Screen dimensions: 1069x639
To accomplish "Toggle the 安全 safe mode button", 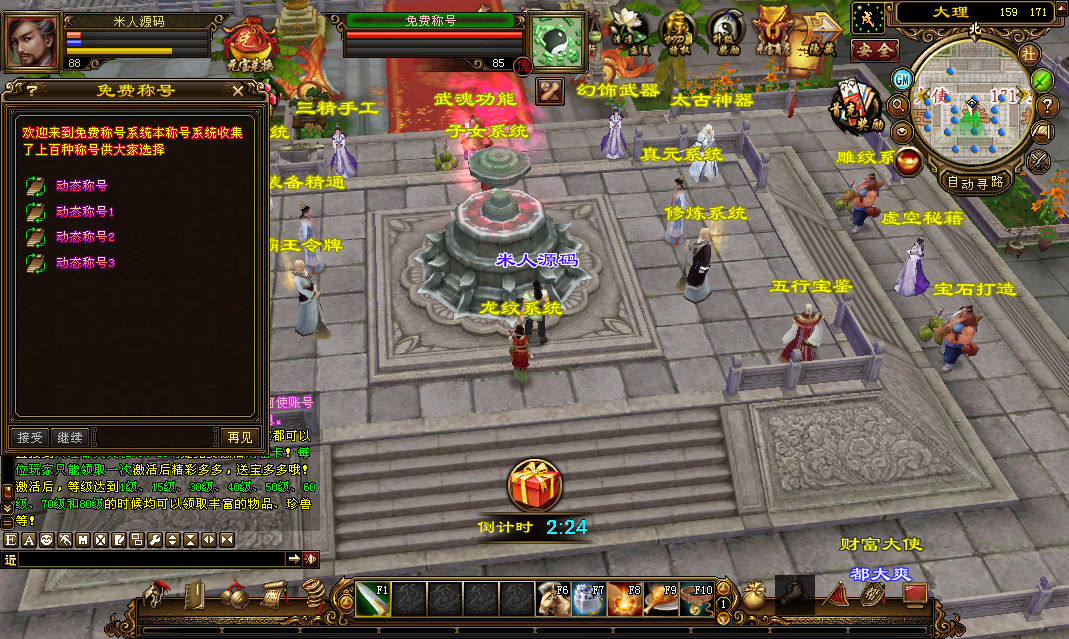I will (874, 48).
